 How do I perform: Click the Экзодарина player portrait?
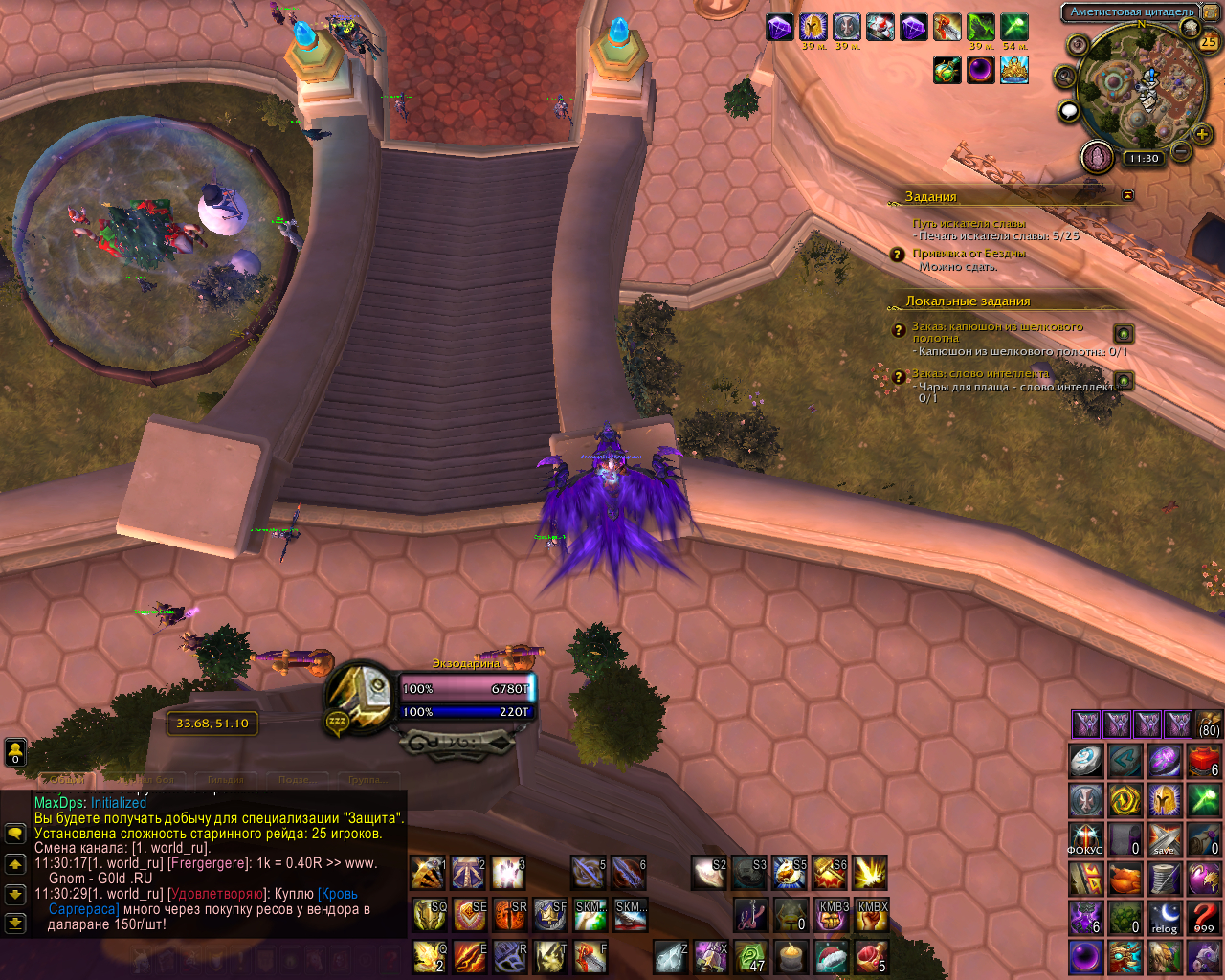pyautogui.click(x=361, y=696)
